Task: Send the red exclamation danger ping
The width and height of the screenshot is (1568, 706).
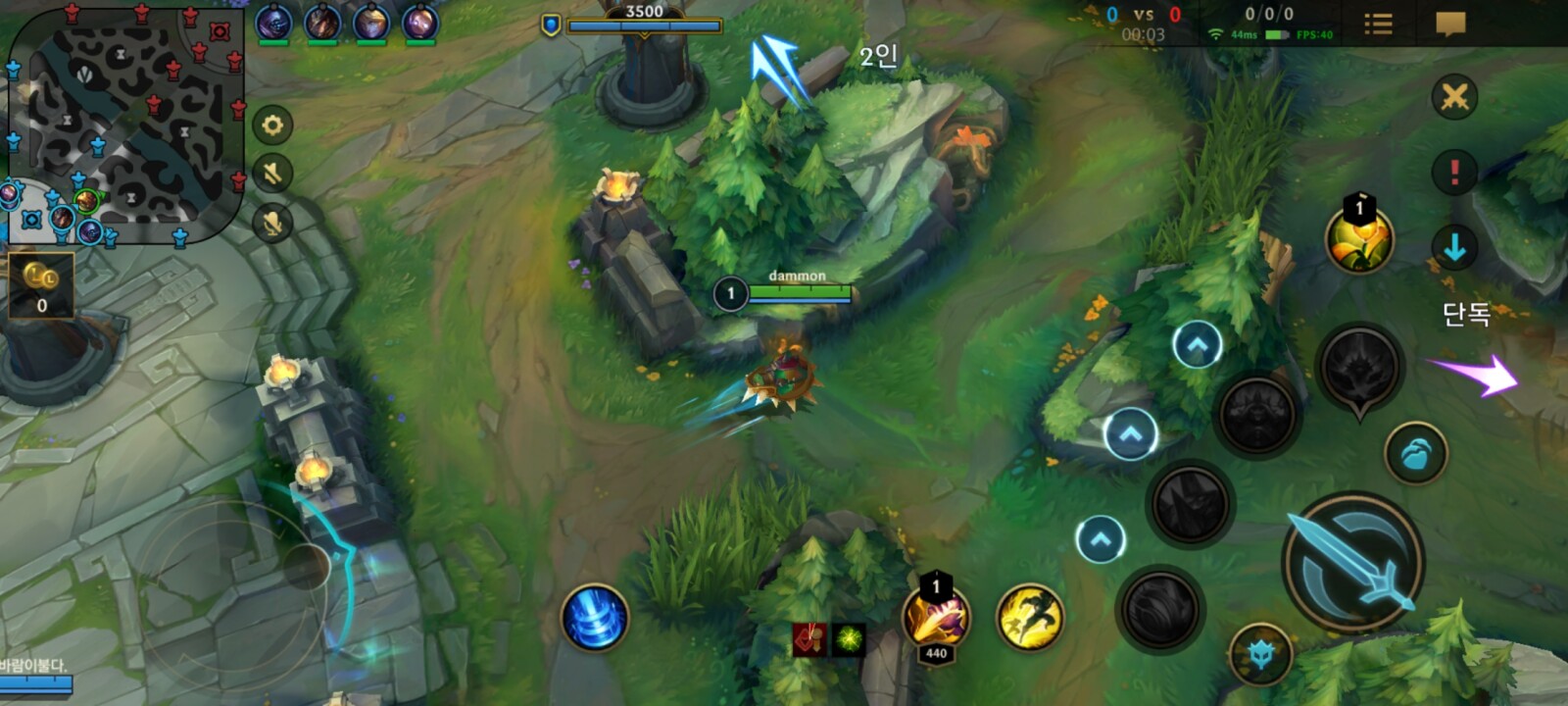Action: (1454, 173)
